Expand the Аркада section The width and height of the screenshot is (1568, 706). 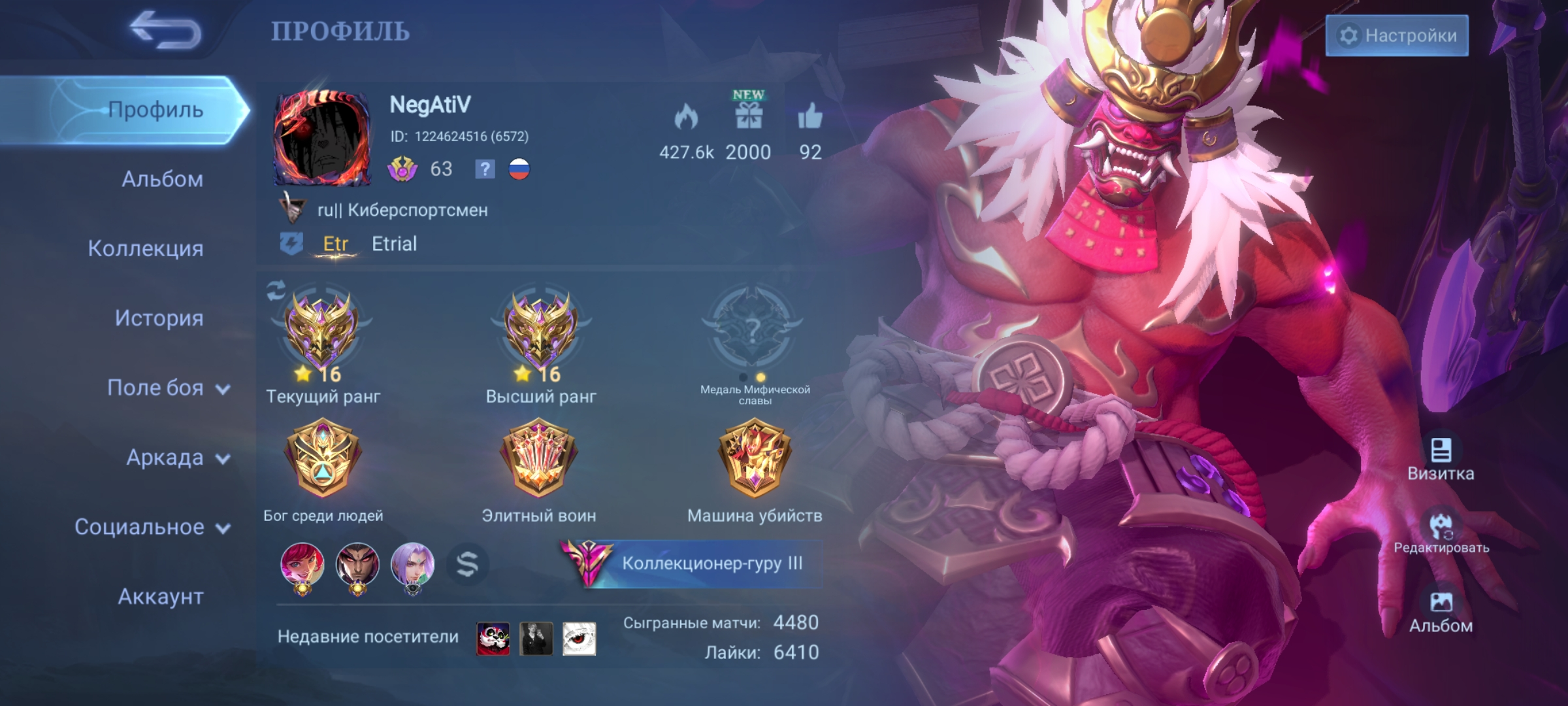pyautogui.click(x=177, y=458)
